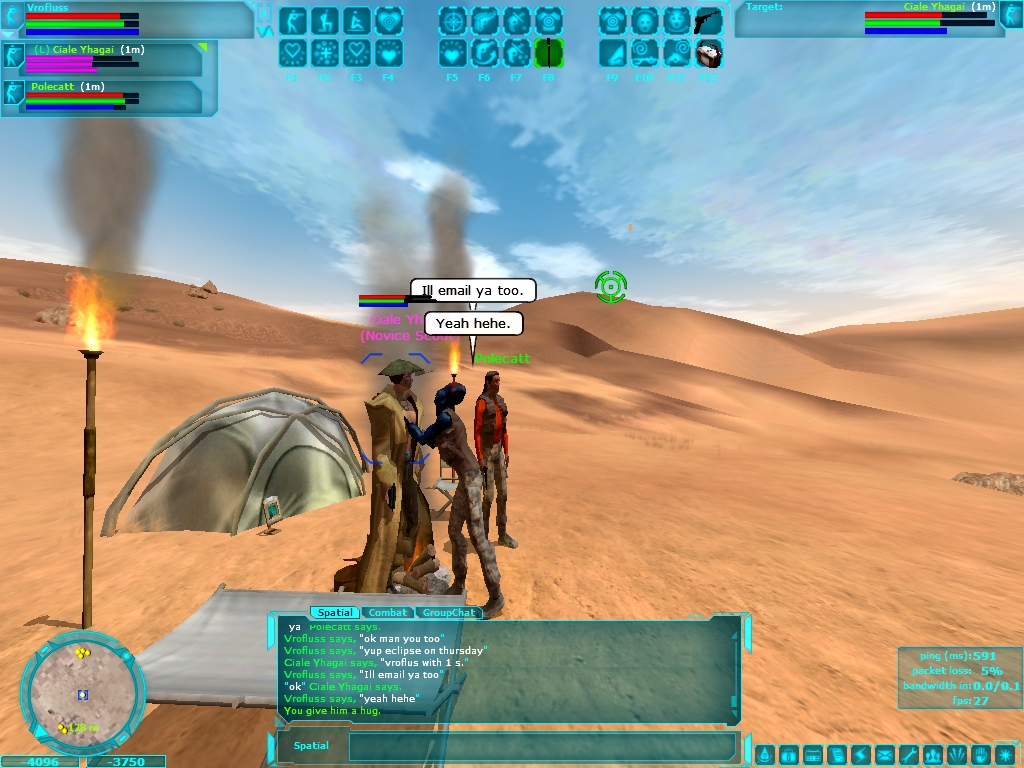Activate the green highlighted F8 slot
The image size is (1024, 768).
[549, 53]
